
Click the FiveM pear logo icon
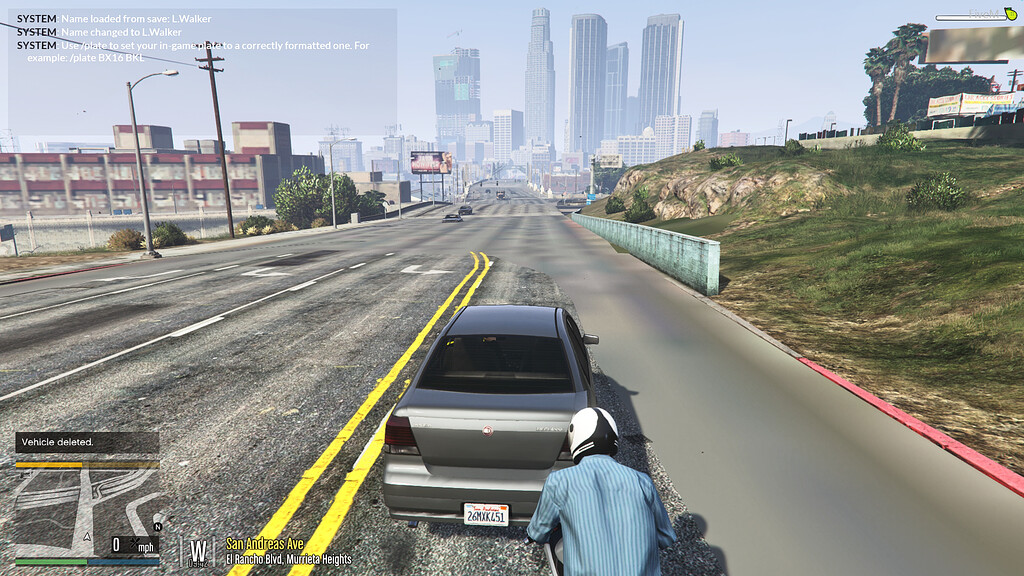(1009, 14)
